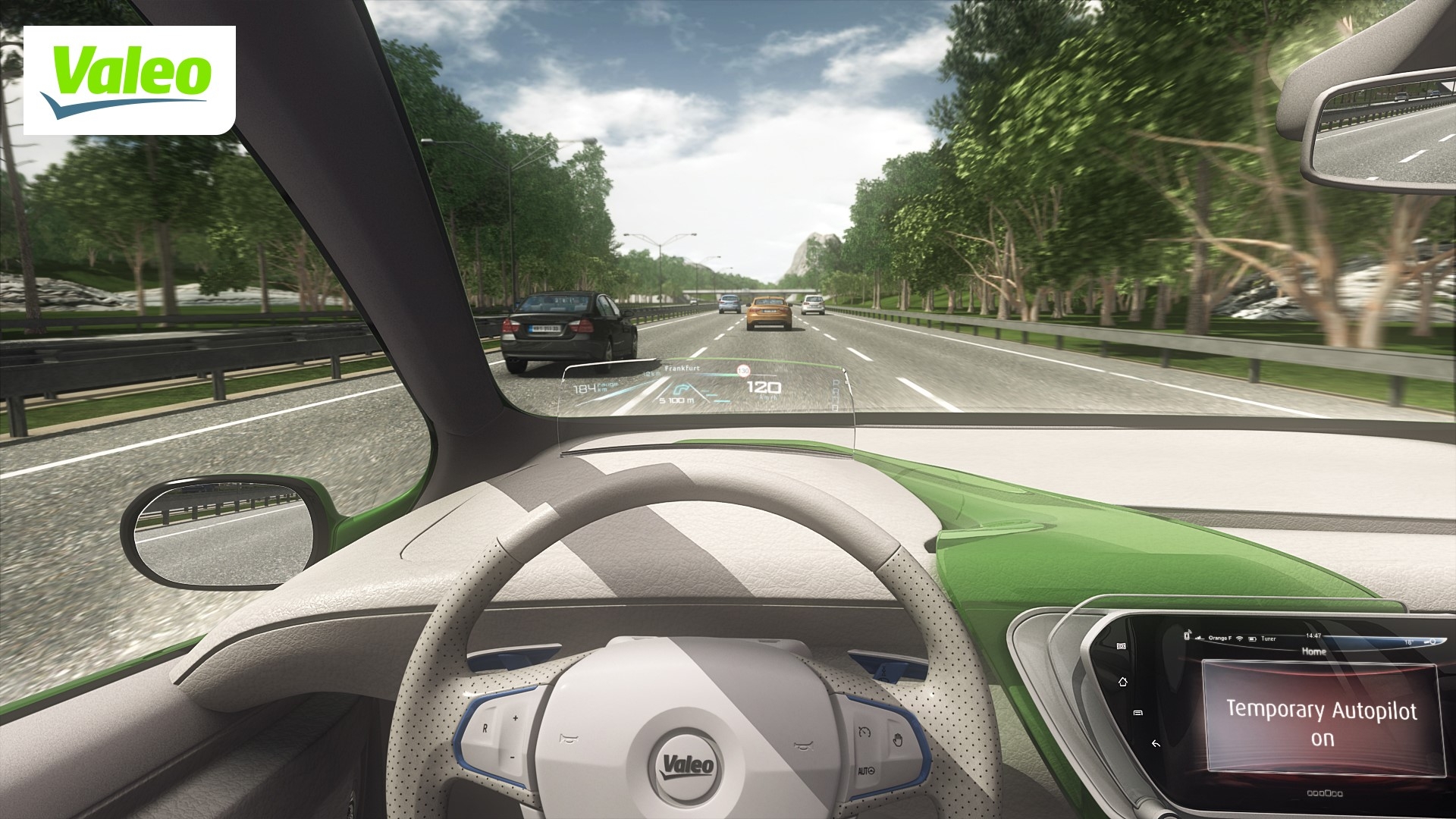Select the Tuner label in the status bar
The height and width of the screenshot is (819, 1456).
(x=1268, y=639)
